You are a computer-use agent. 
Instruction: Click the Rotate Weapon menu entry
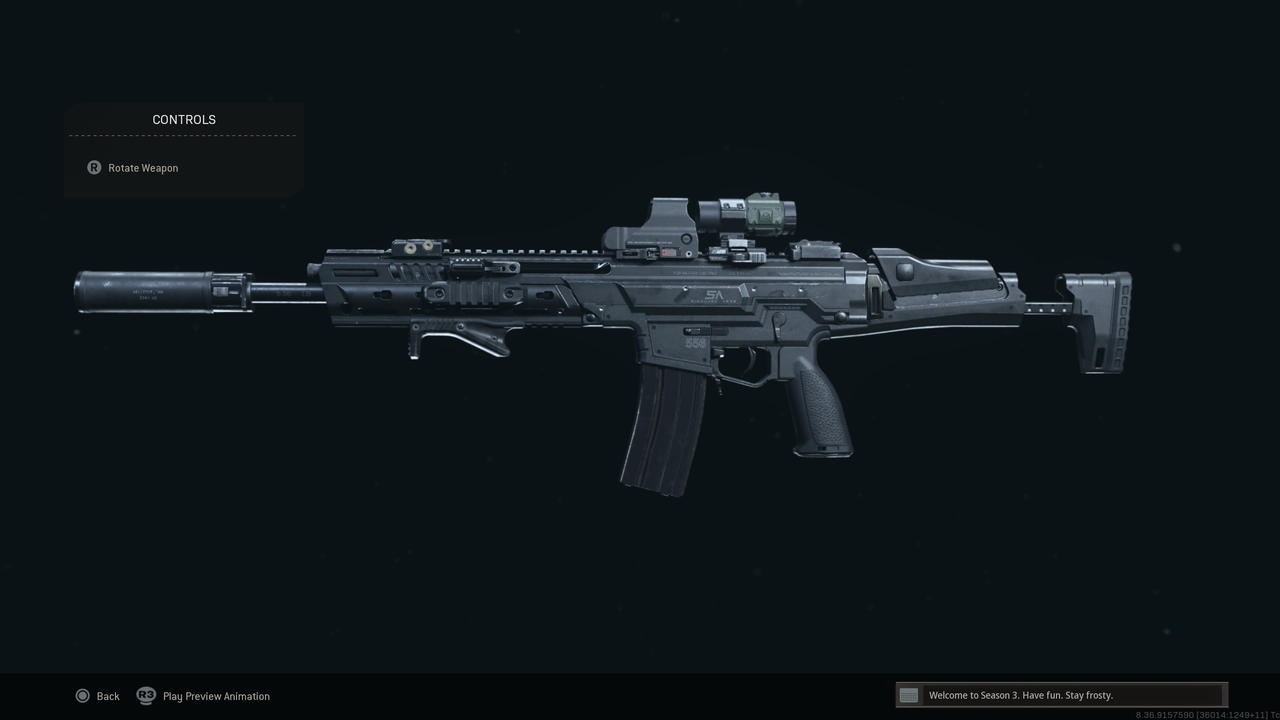pos(143,167)
